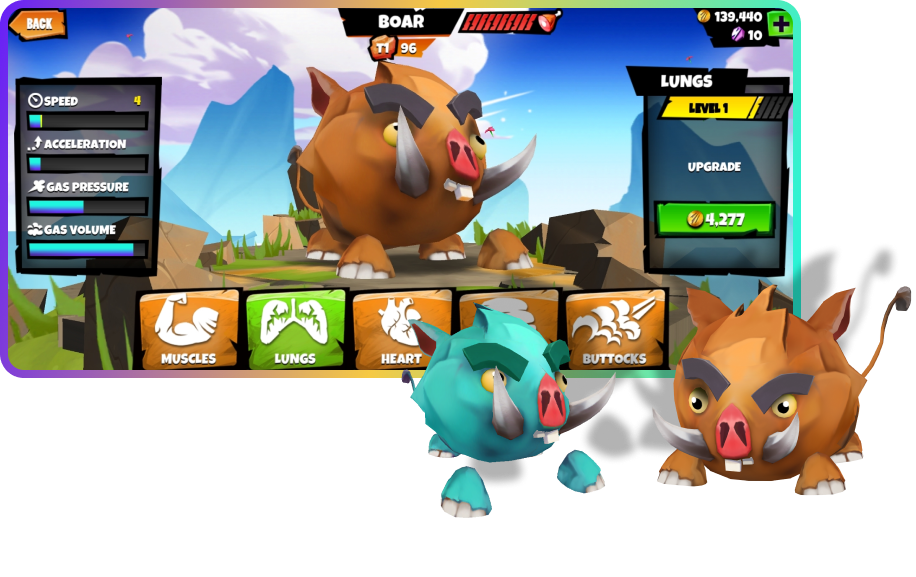The image size is (916, 577).
Task: Open the Buttocks upgrade category
Action: pyautogui.click(x=615, y=330)
